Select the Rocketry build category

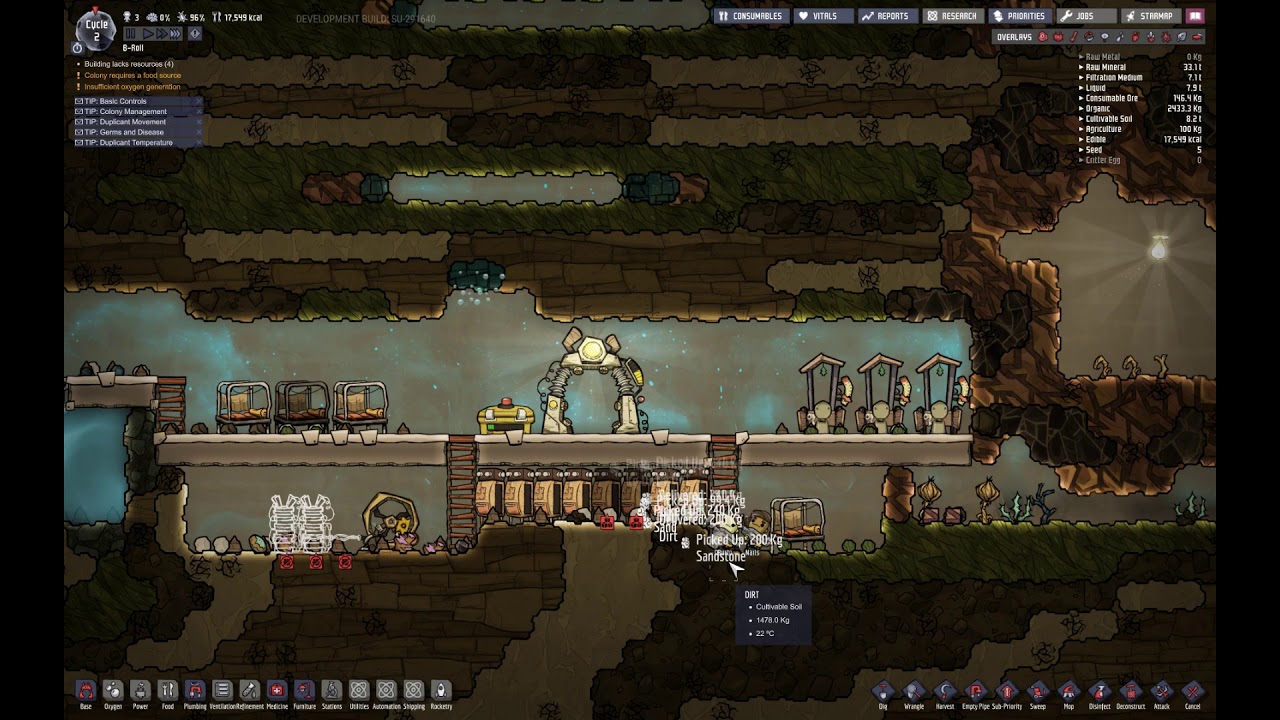(441, 690)
